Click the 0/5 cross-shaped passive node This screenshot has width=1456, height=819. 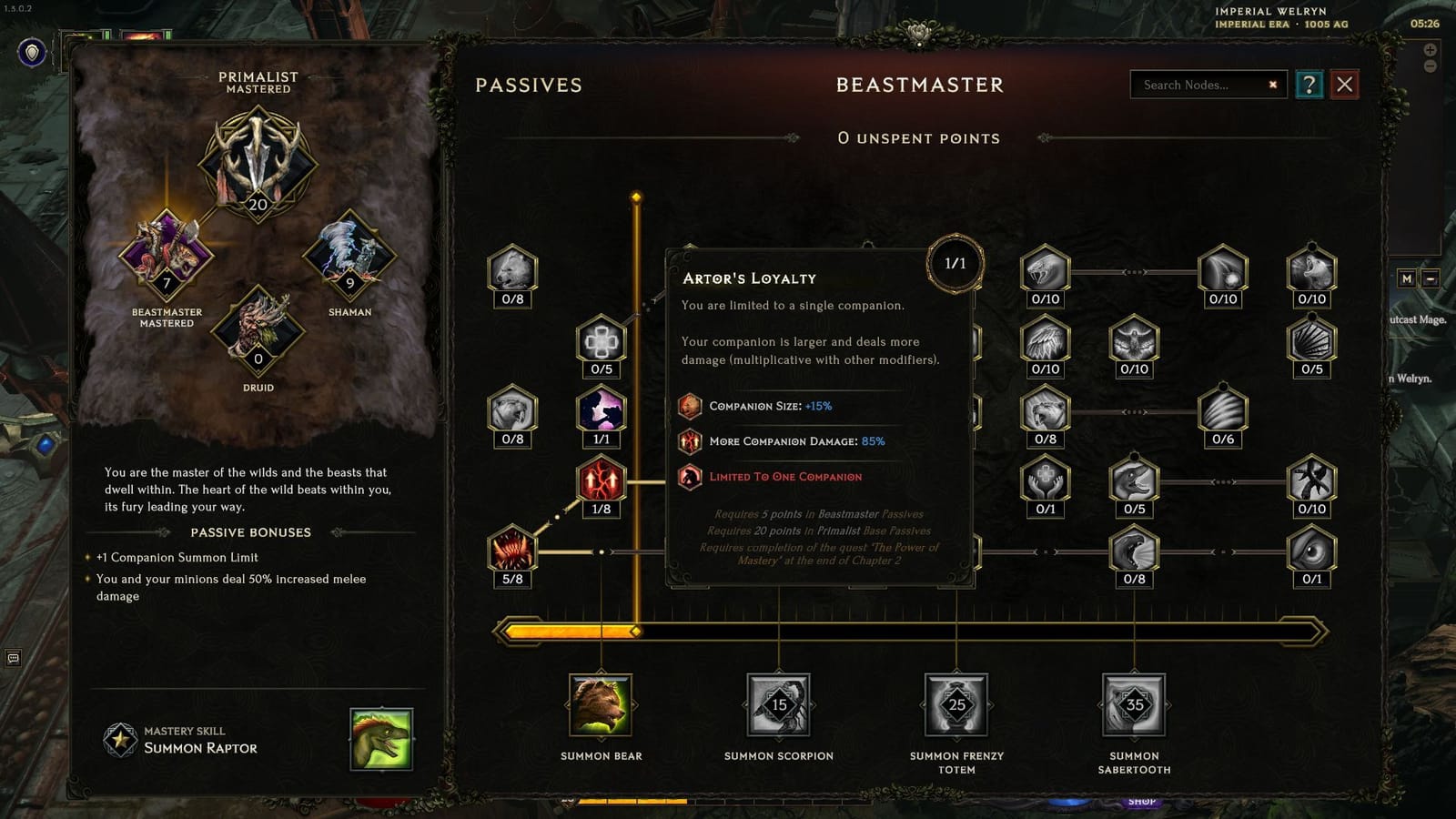click(x=602, y=343)
